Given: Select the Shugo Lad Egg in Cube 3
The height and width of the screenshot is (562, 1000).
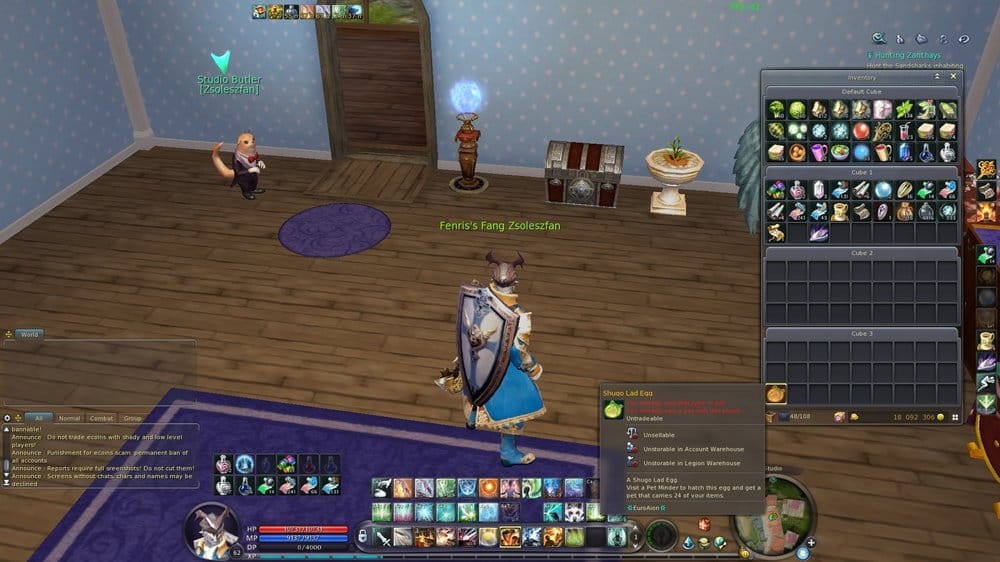Looking at the screenshot, I should tap(775, 394).
